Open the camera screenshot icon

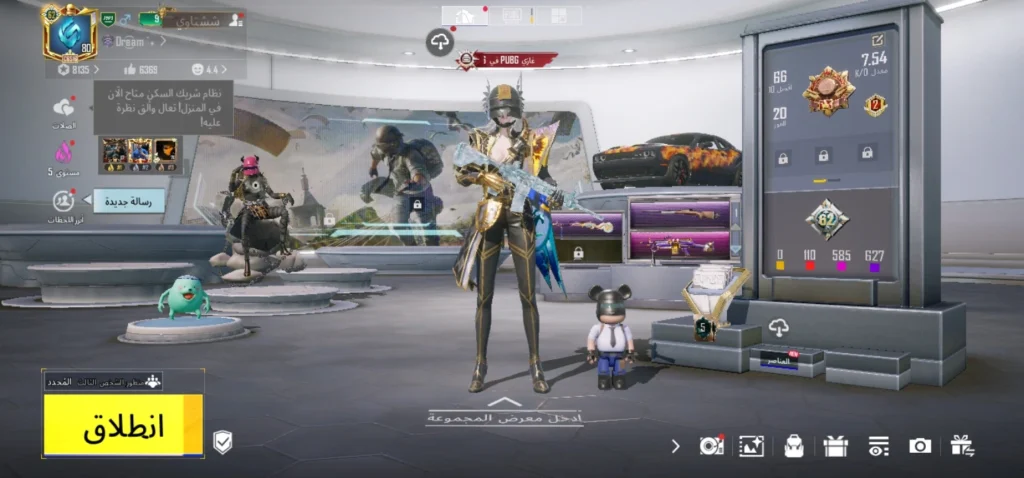click(x=920, y=446)
